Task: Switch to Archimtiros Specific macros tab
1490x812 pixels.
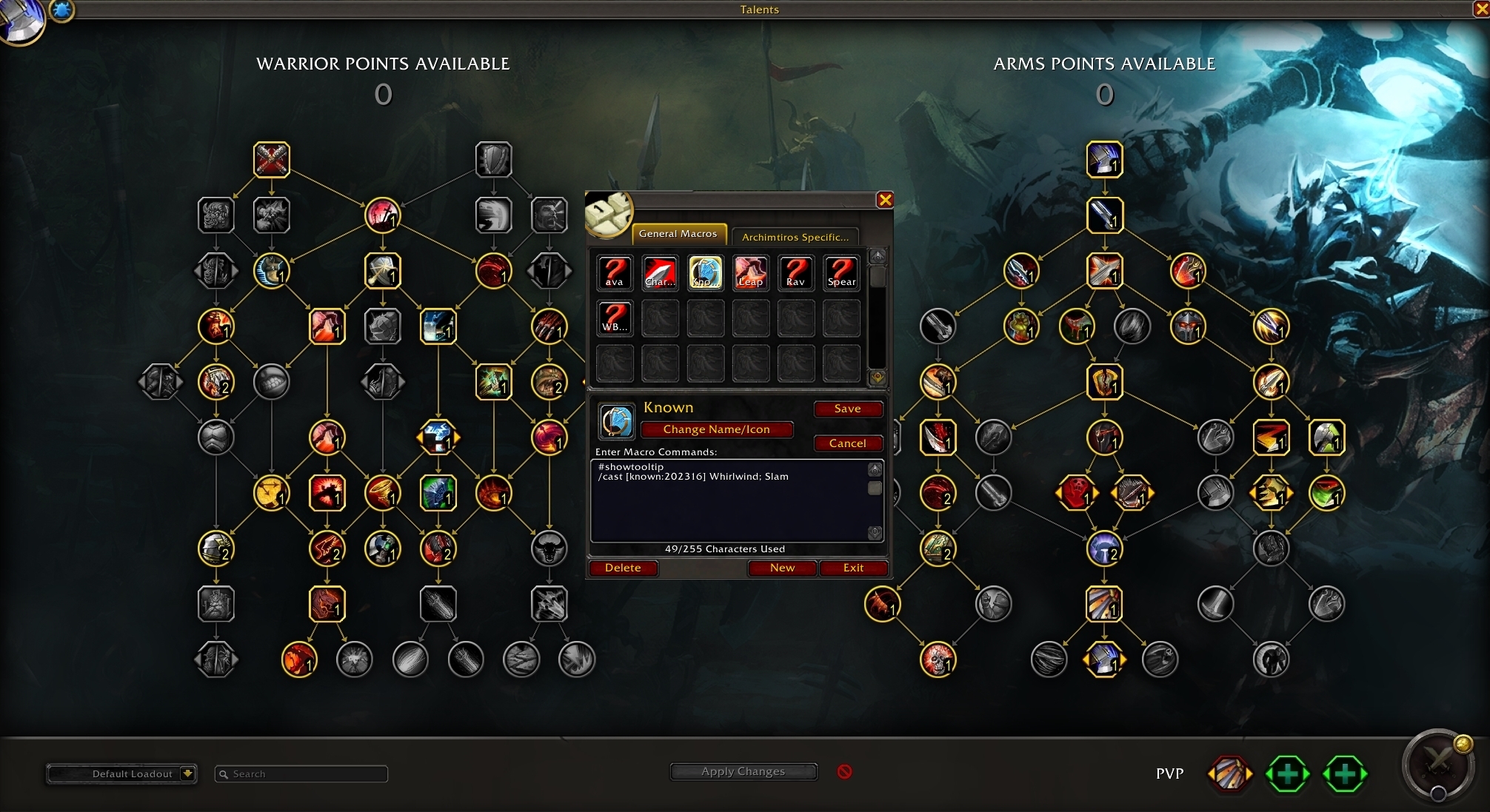Action: 795,237
